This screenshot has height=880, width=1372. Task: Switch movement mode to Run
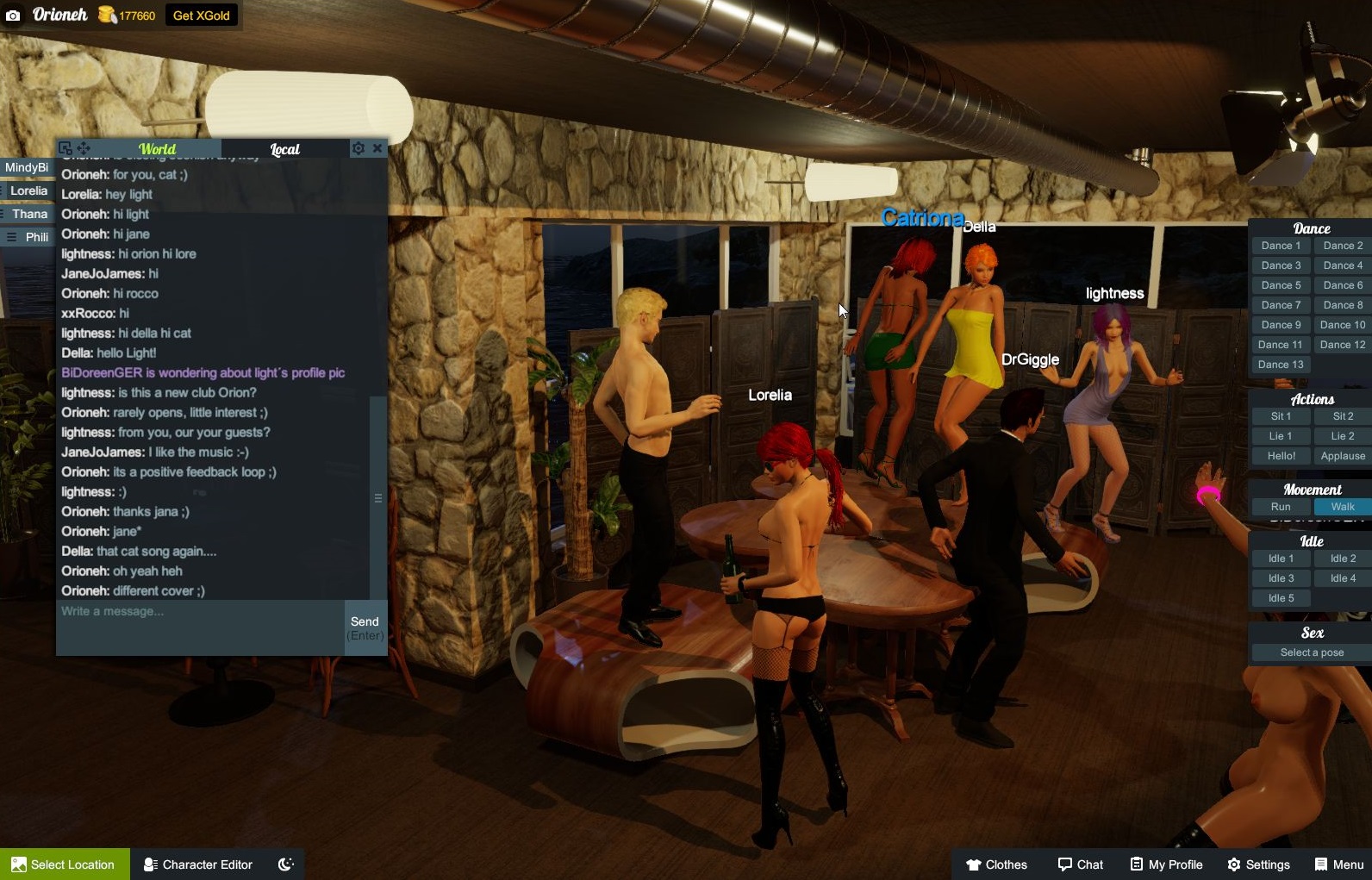coord(1281,507)
